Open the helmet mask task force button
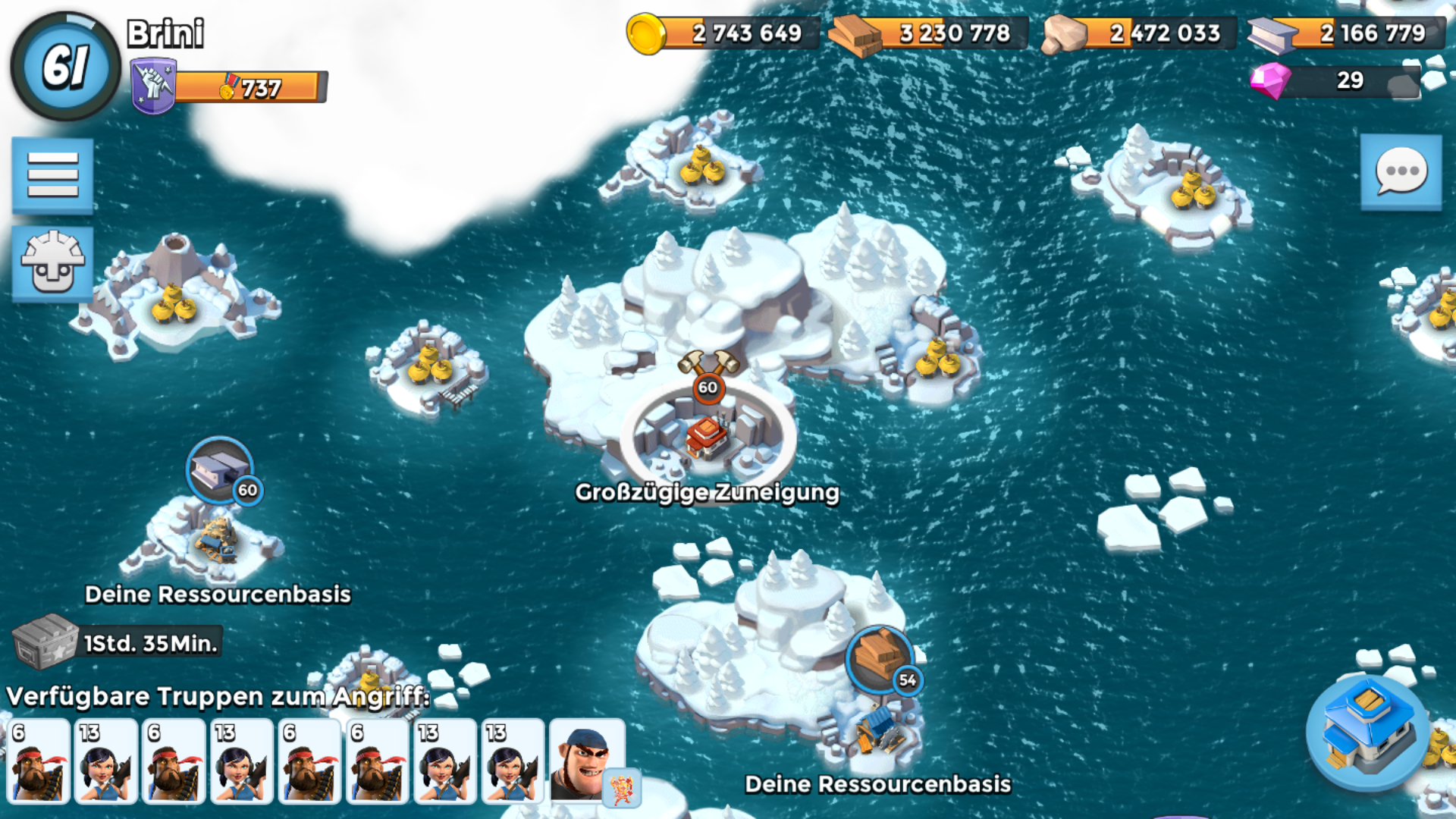Viewport: 1456px width, 819px height. point(52,263)
